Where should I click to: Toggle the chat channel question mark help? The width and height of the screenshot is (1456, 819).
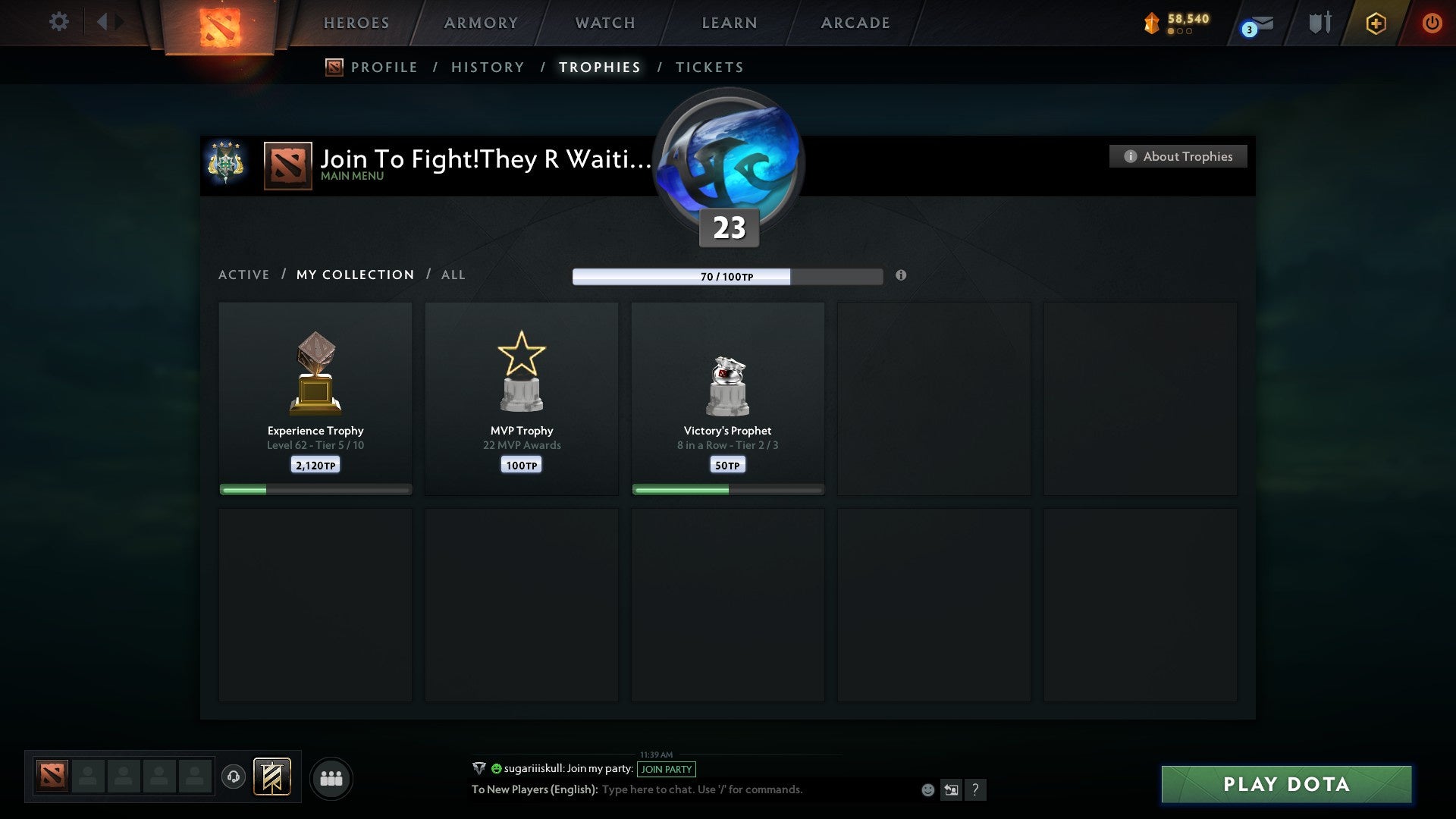click(977, 789)
